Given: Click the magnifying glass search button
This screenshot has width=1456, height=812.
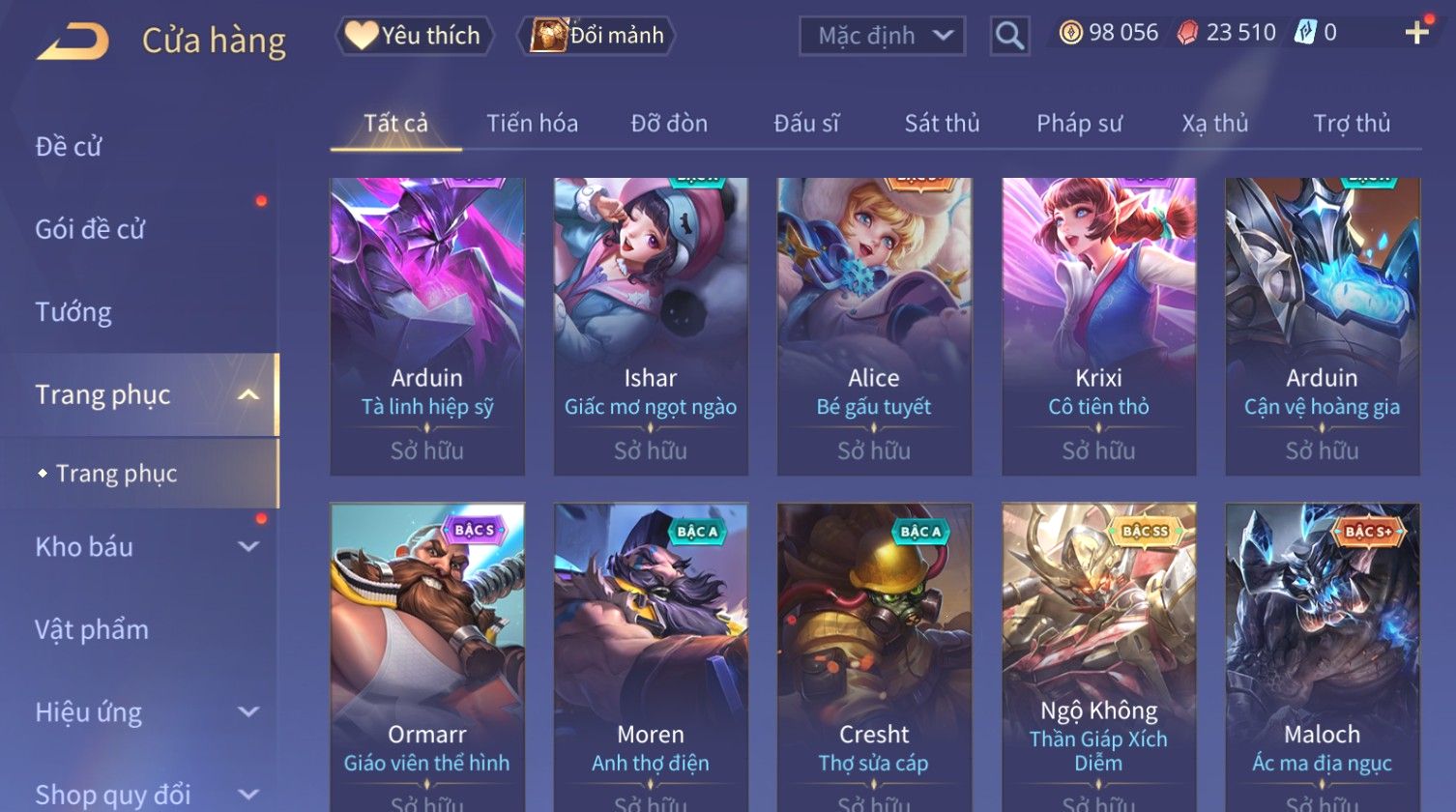Looking at the screenshot, I should click(1009, 36).
